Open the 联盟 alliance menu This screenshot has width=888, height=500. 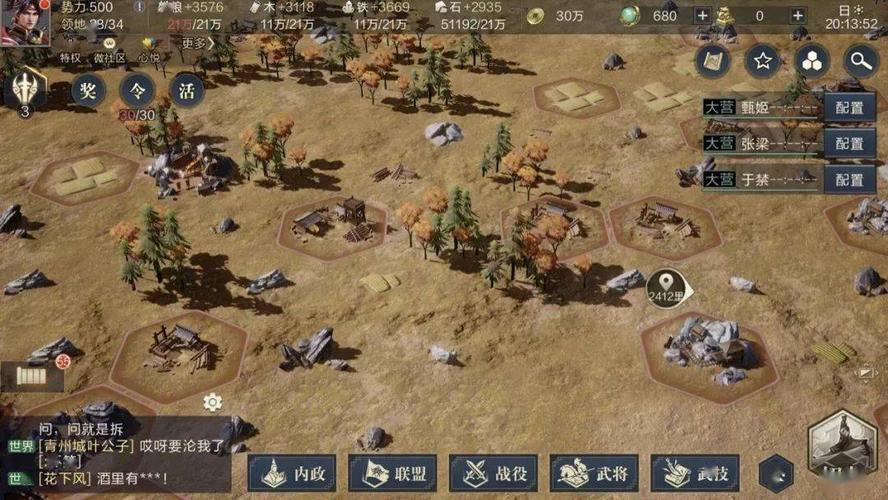click(x=391, y=473)
